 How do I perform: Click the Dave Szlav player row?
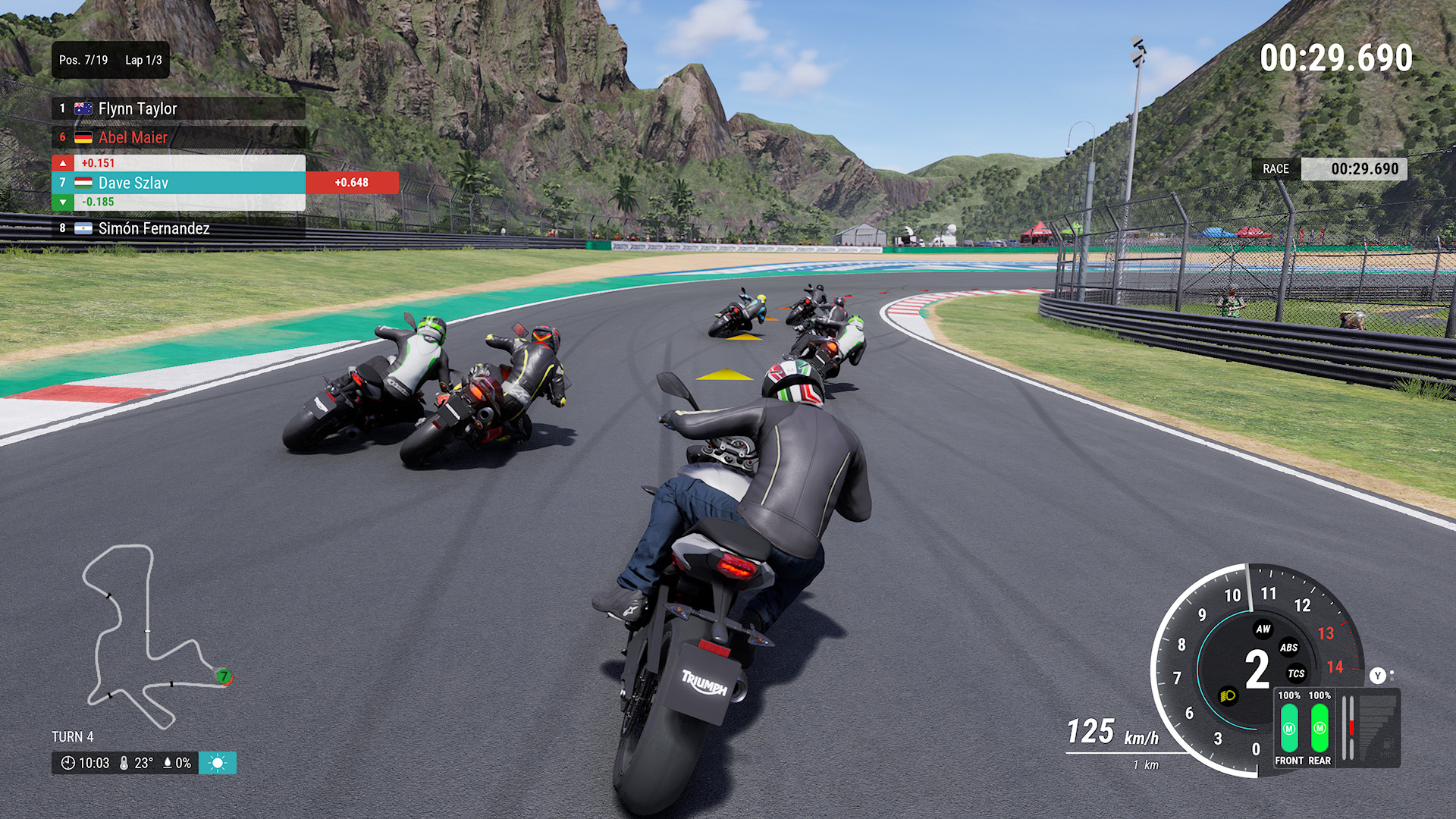pos(178,183)
